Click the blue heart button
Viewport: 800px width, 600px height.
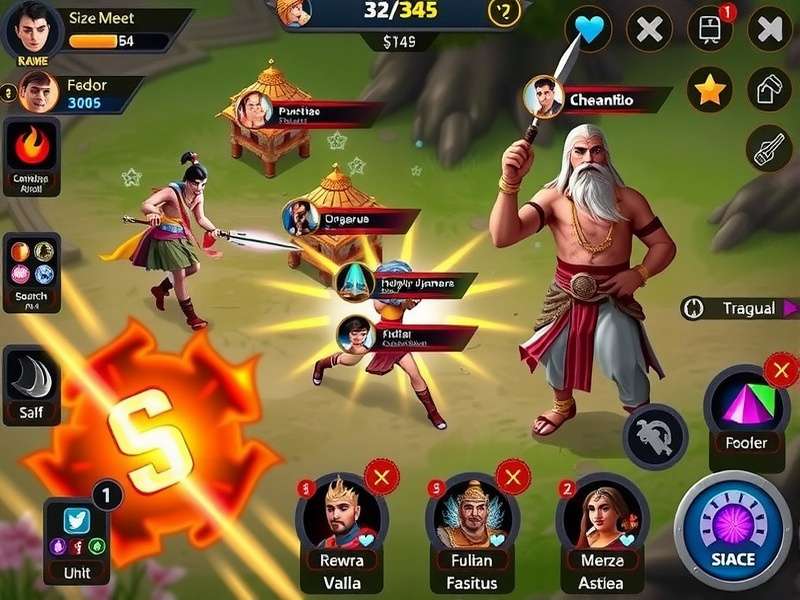click(x=590, y=29)
